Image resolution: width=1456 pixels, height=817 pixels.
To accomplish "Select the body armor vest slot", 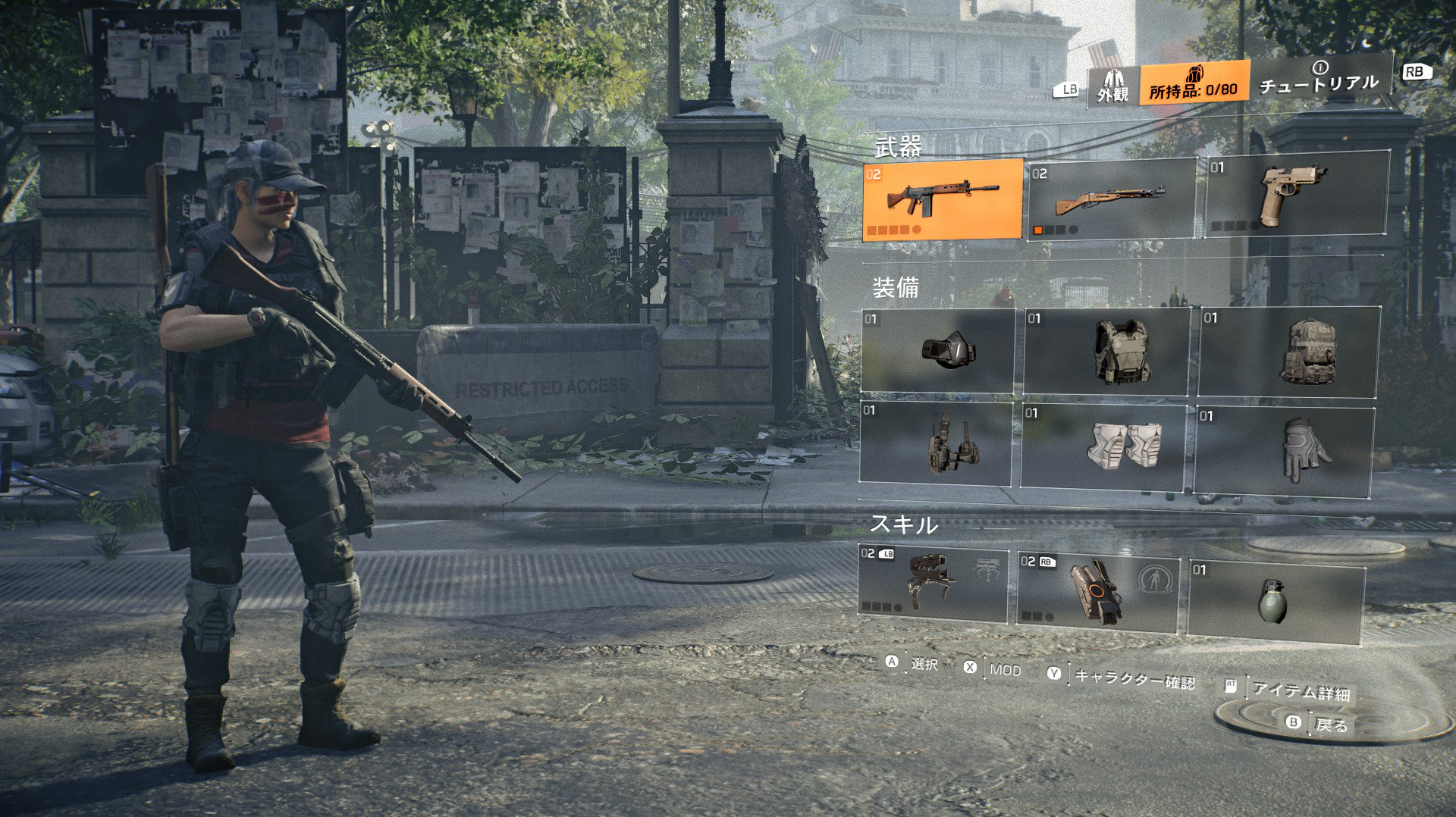I will pos(1106,352).
